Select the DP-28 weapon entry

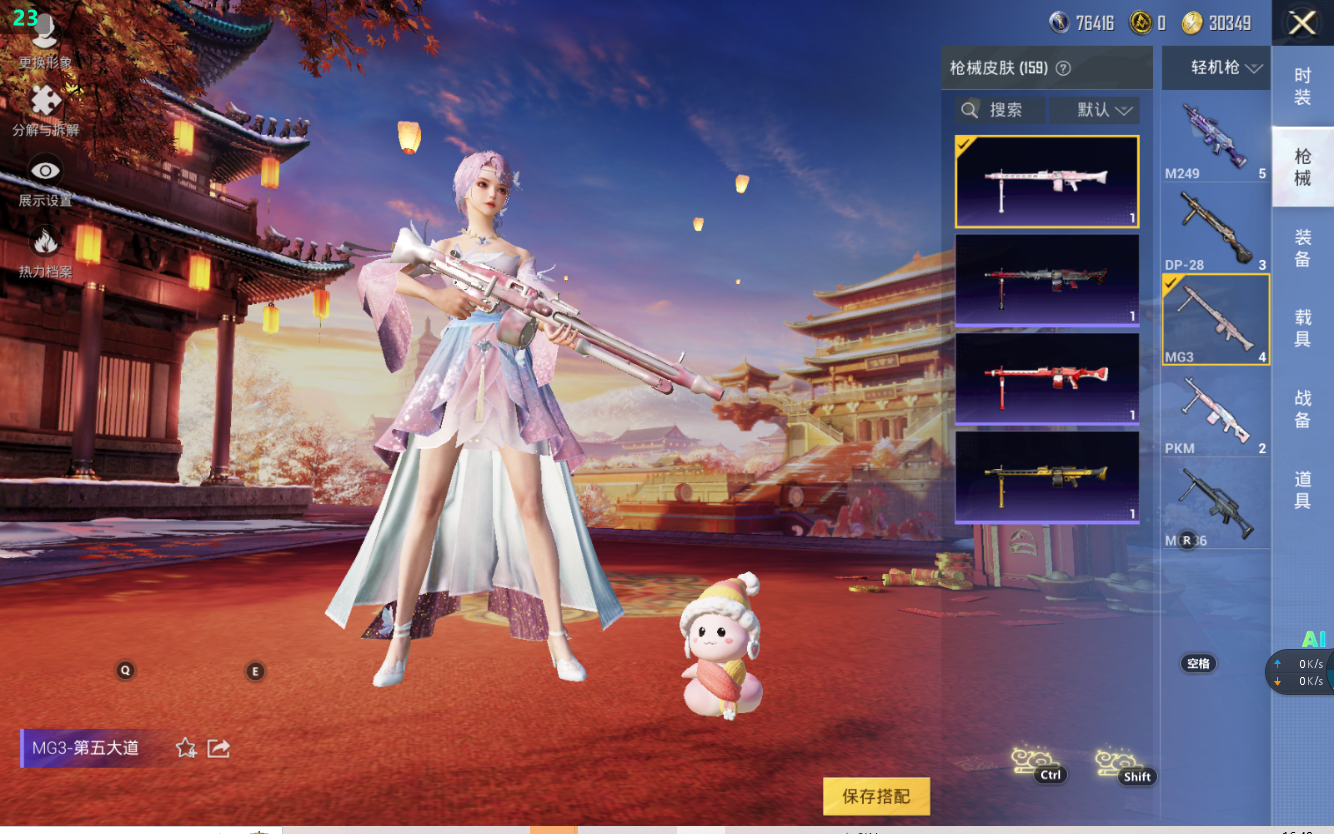1215,229
